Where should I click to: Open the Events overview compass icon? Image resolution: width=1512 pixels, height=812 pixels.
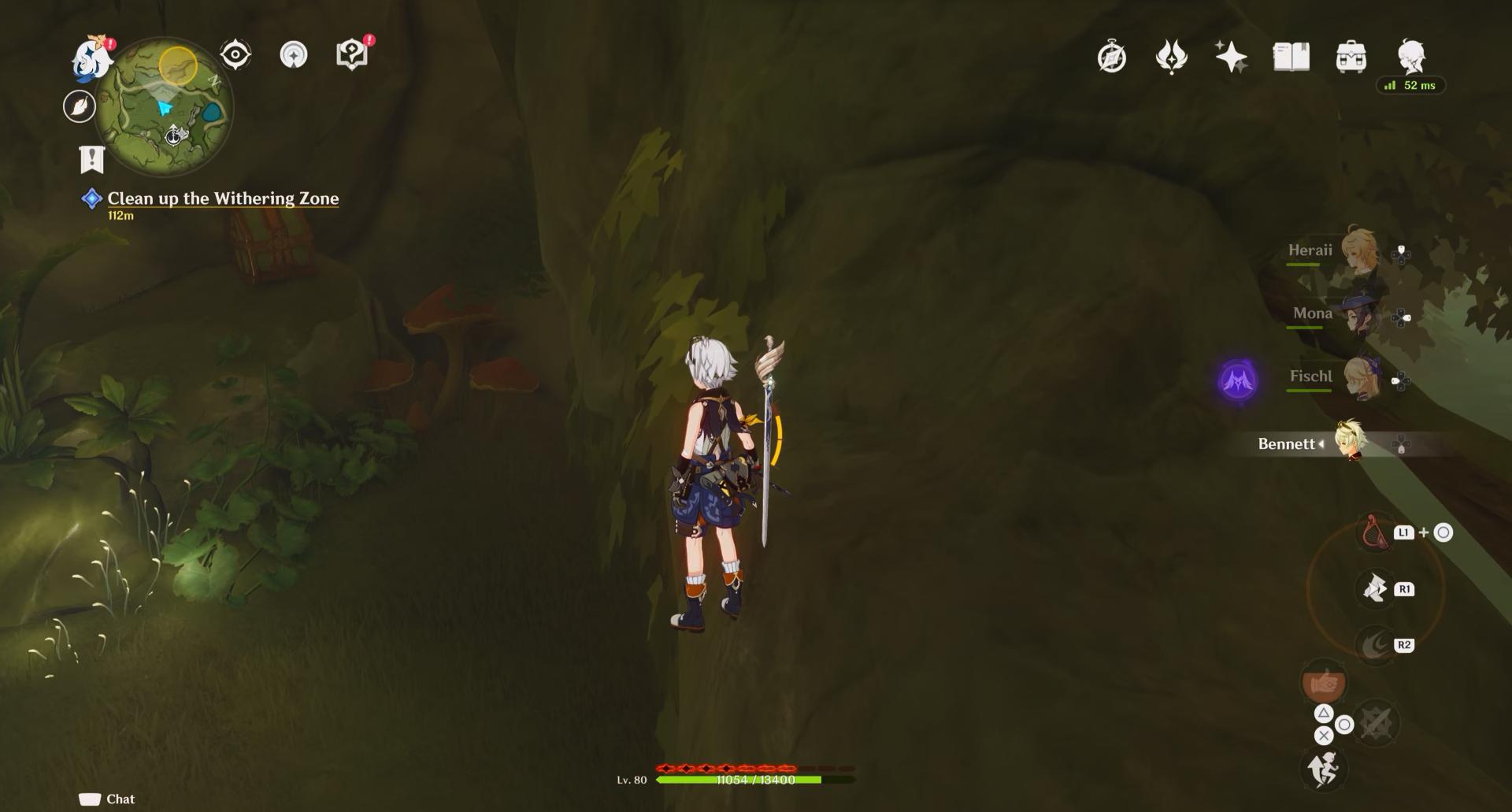pyautogui.click(x=1111, y=57)
